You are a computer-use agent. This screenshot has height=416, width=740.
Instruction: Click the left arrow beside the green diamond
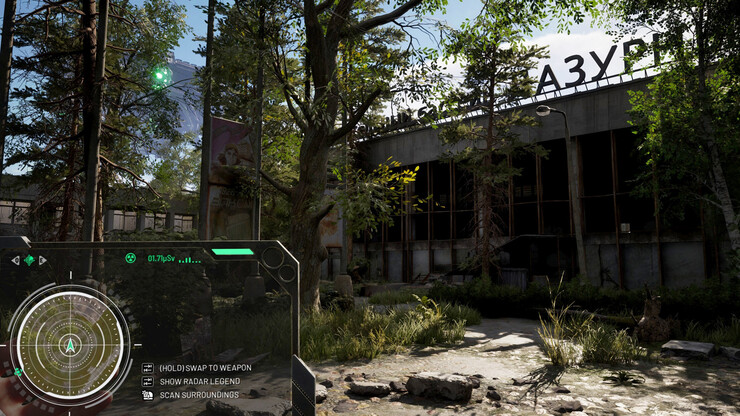(x=15, y=260)
